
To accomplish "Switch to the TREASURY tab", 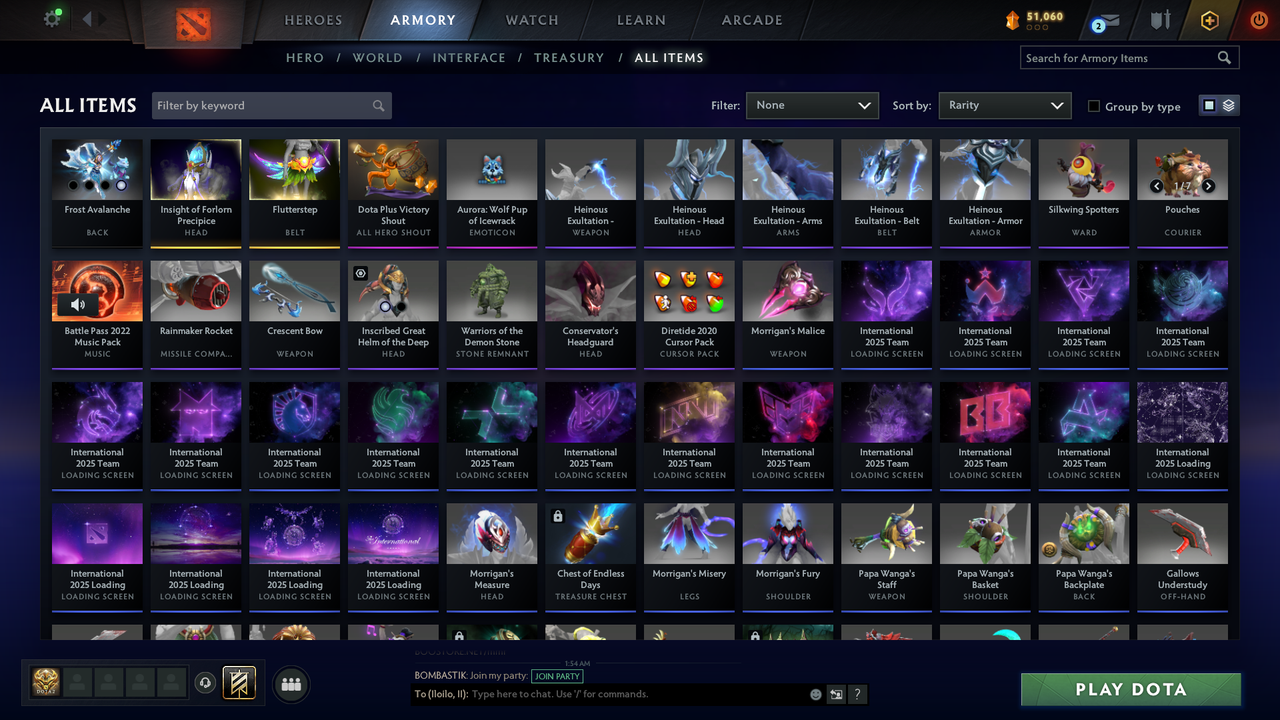I will [569, 57].
